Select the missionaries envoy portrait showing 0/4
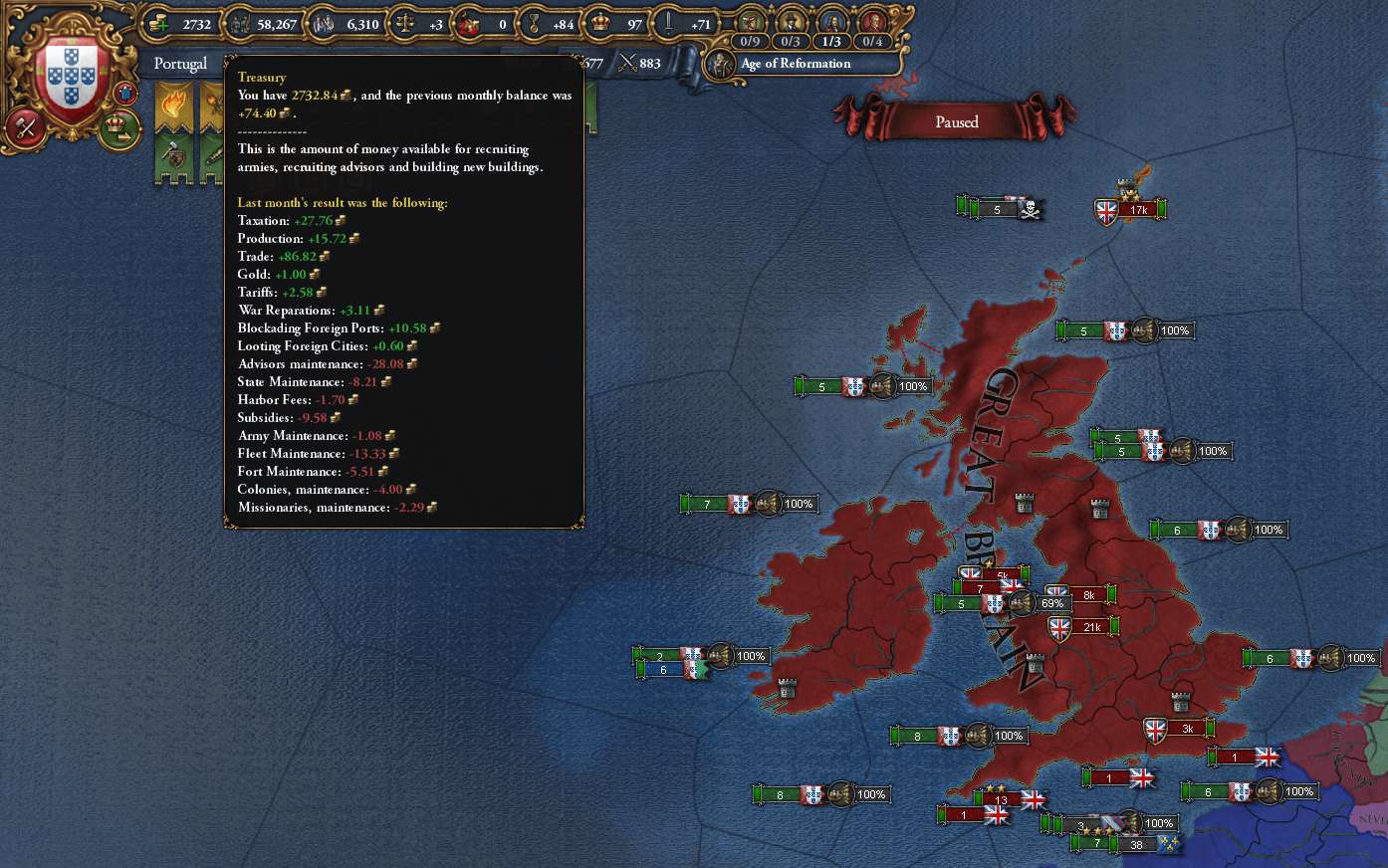This screenshot has width=1388, height=868. [872, 24]
